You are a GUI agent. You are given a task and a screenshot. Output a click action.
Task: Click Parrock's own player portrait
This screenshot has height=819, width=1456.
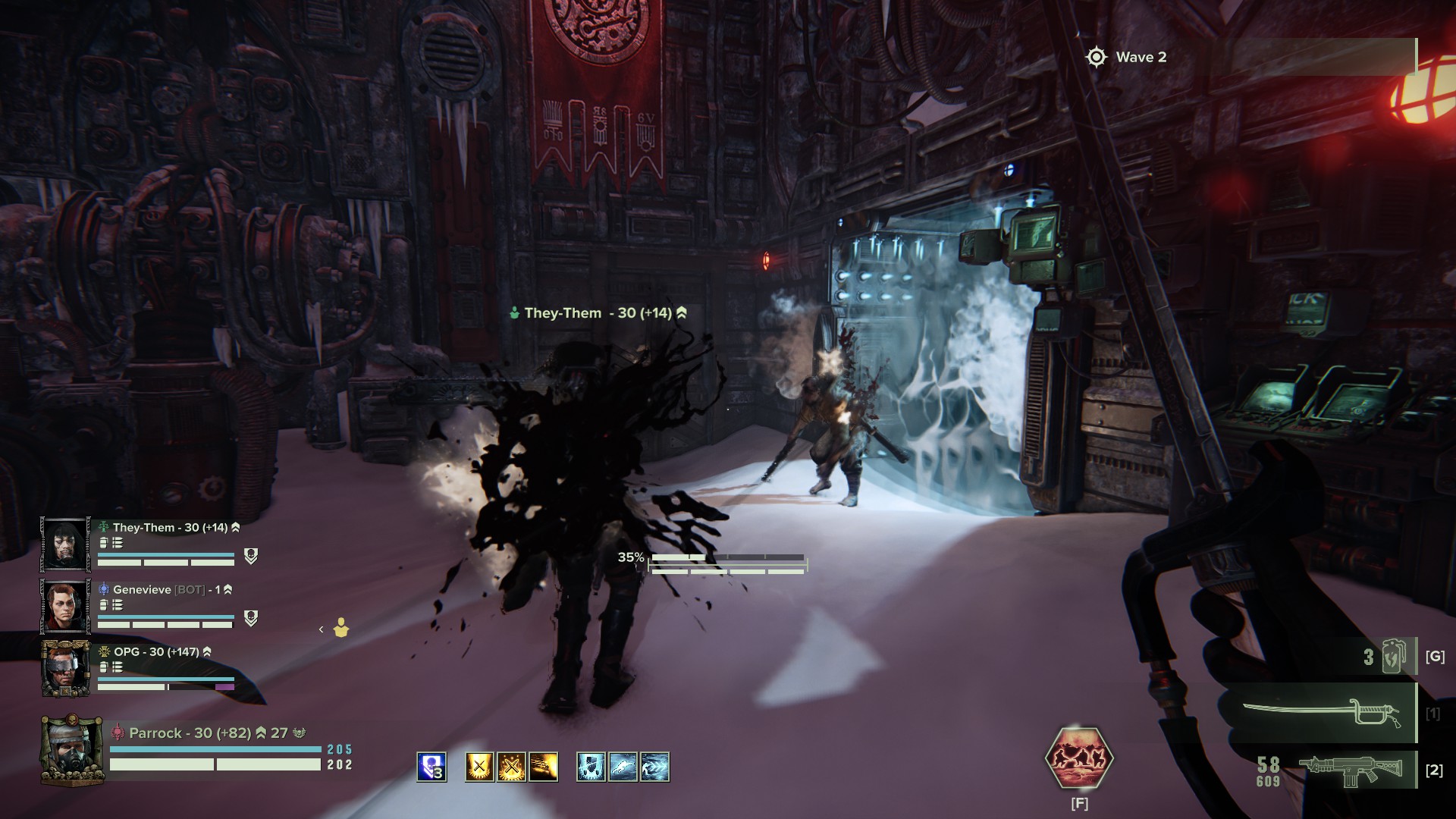coord(71,750)
